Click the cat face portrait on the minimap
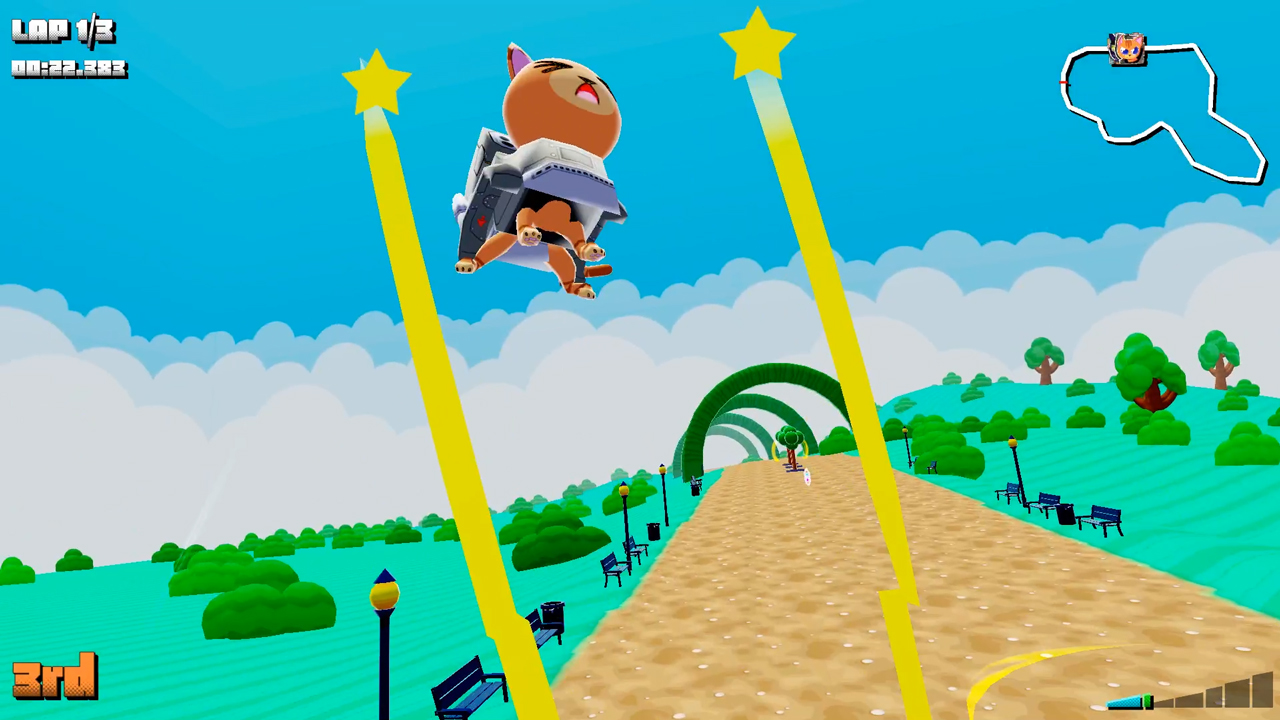This screenshot has height=720, width=1280. coord(1128,48)
